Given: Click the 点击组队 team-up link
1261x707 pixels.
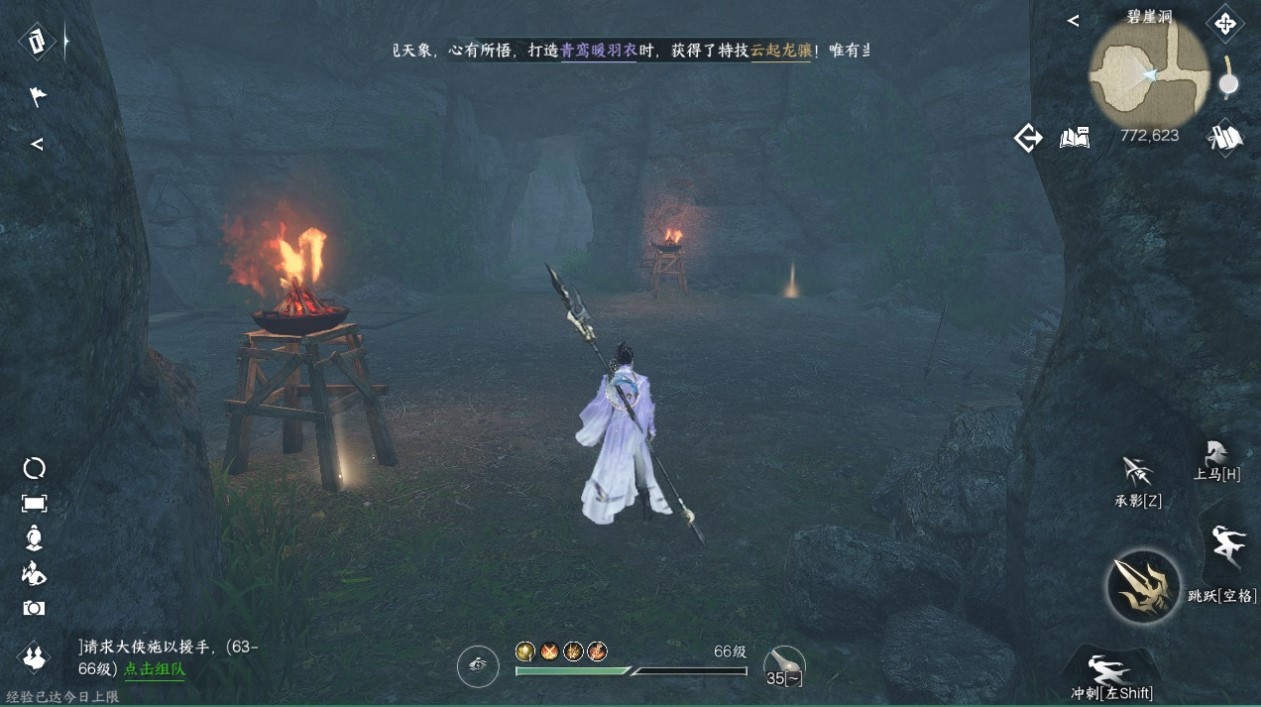Looking at the screenshot, I should click(x=154, y=669).
